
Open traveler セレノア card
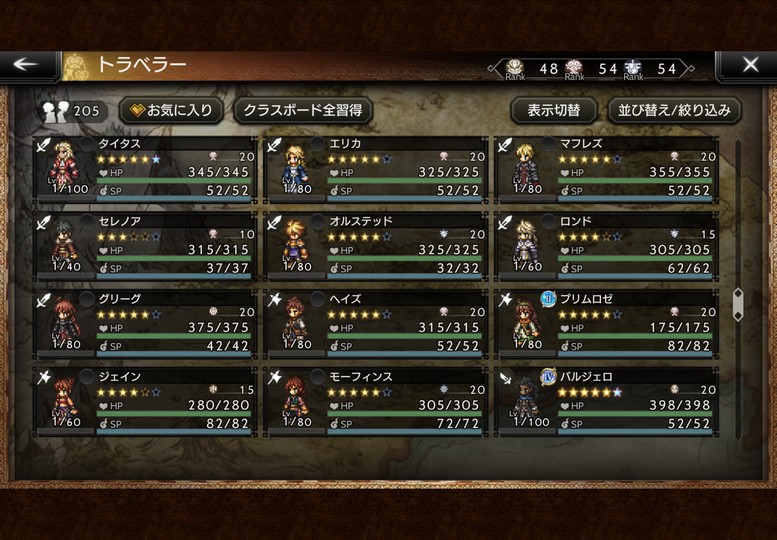144,245
